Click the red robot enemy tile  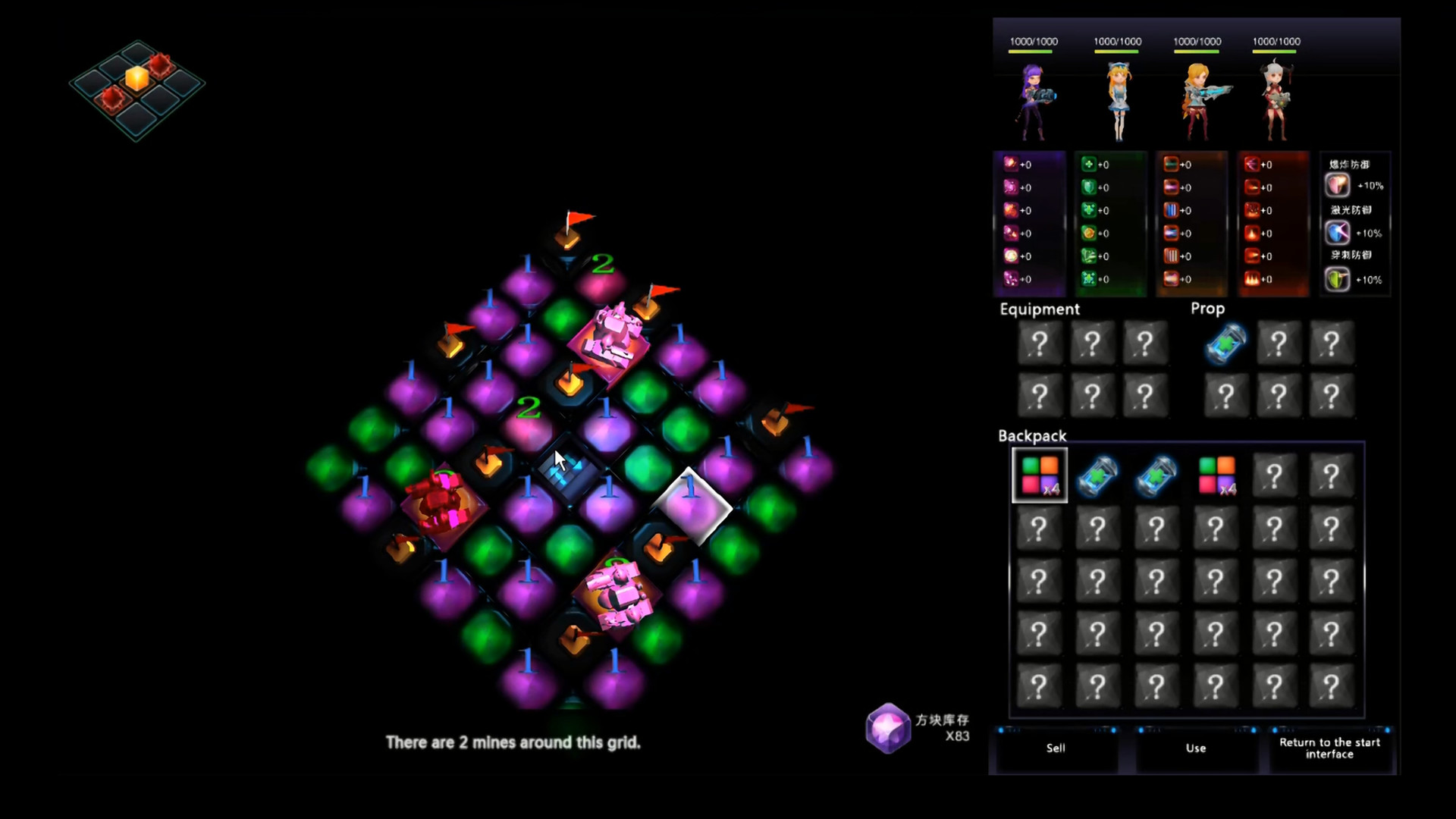[x=441, y=503]
